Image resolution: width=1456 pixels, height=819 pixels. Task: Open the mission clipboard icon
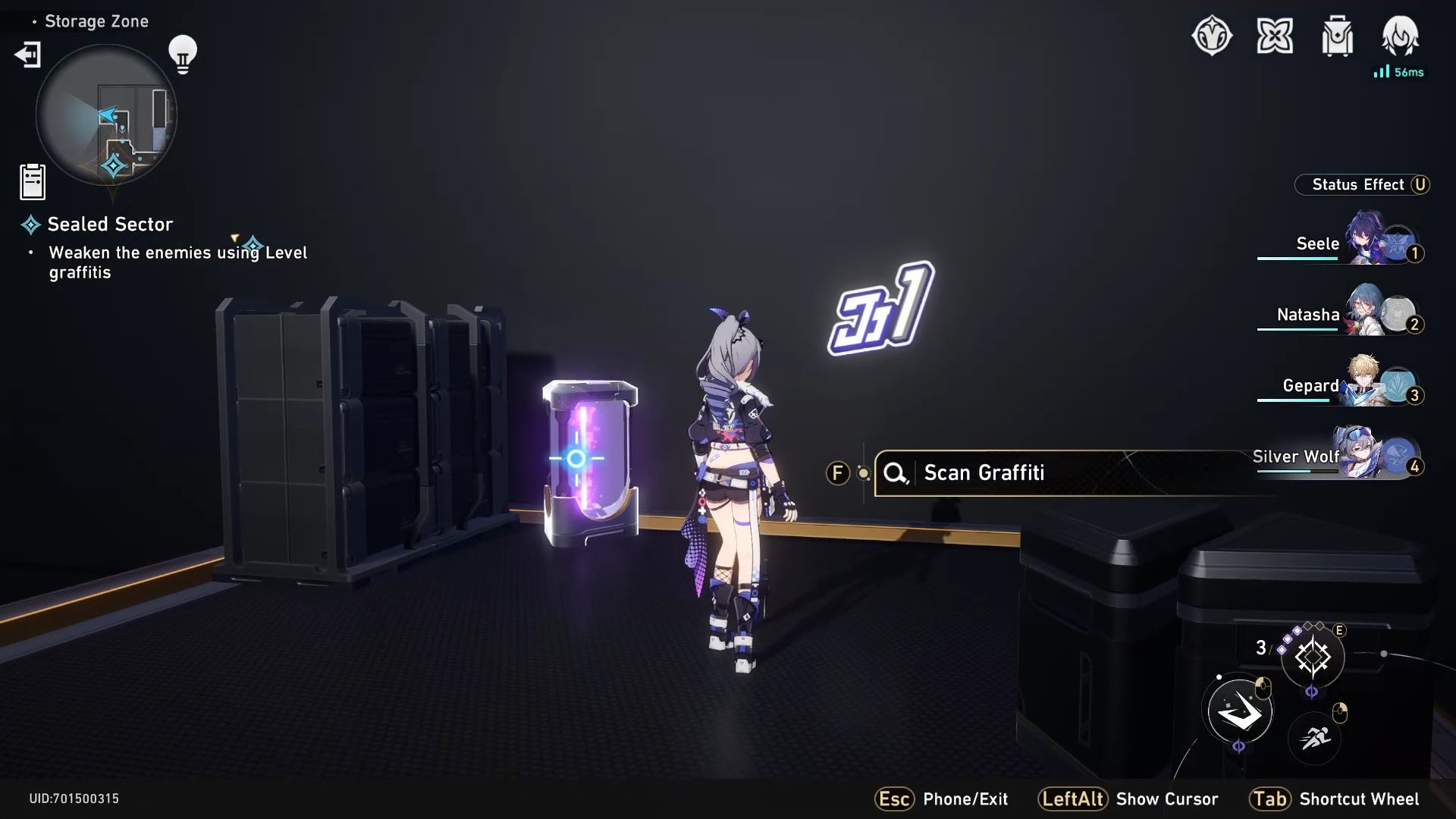32,181
